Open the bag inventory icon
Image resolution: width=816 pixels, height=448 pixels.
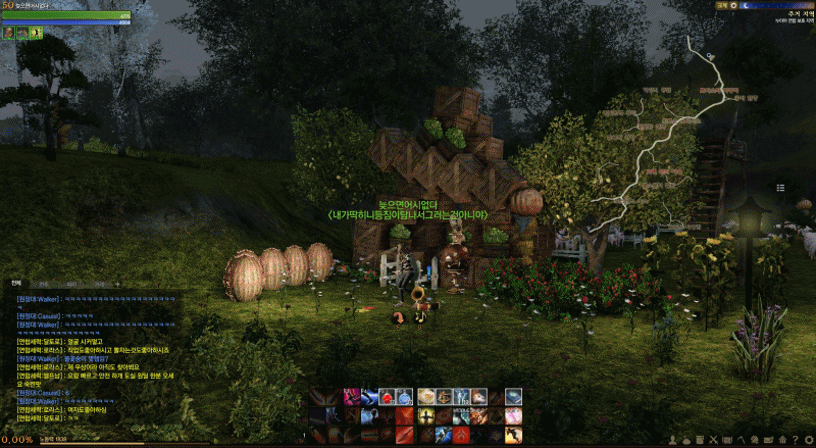coord(686,439)
